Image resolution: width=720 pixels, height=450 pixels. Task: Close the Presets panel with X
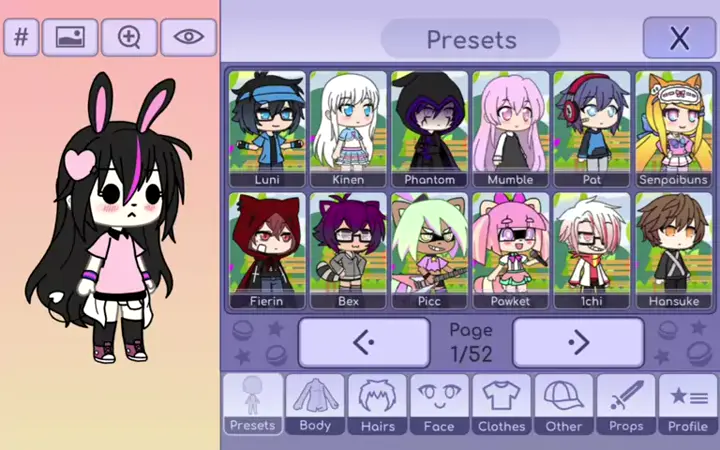coord(679,39)
